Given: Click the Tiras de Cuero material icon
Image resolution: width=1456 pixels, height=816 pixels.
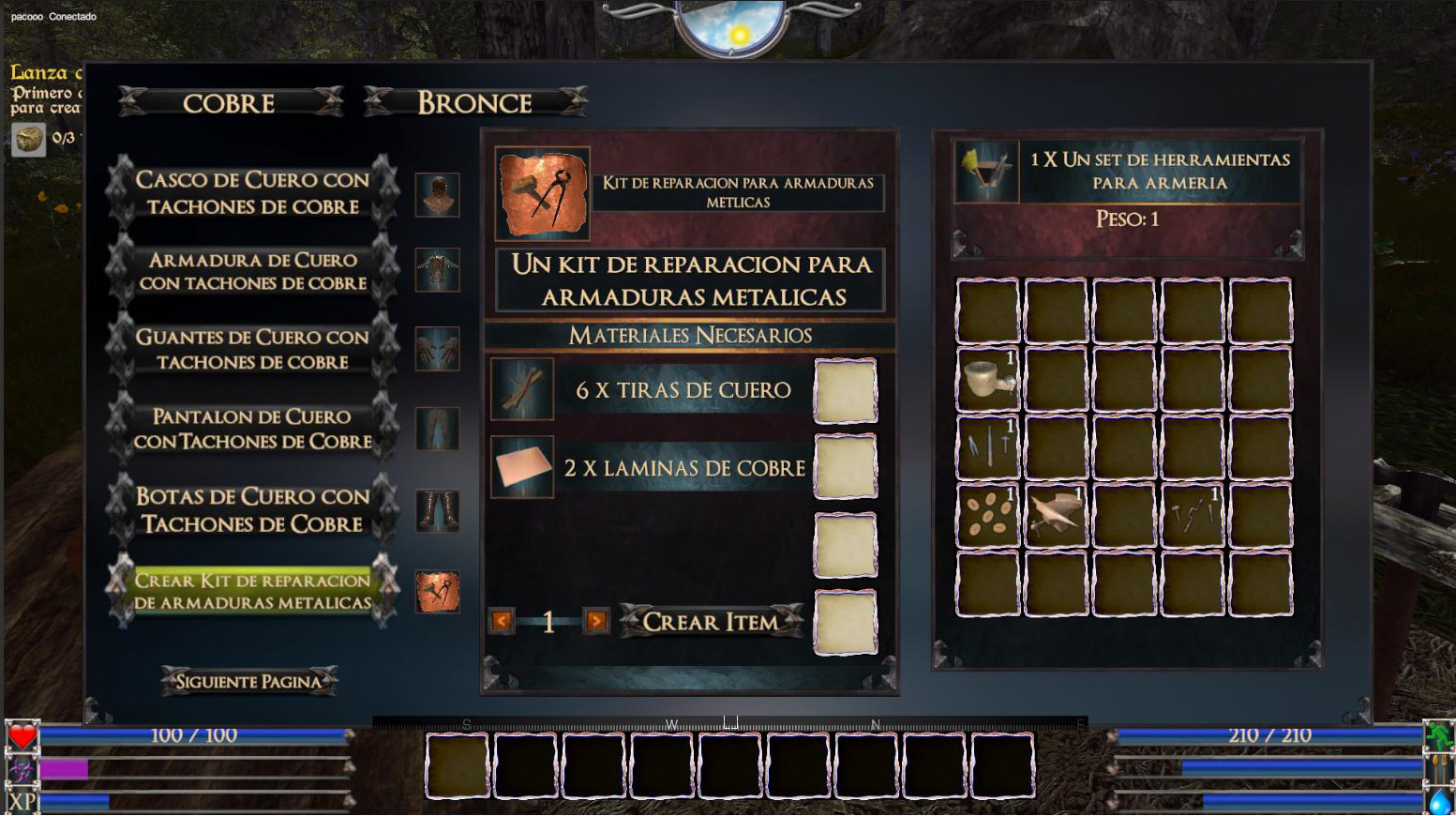Looking at the screenshot, I should point(522,388).
